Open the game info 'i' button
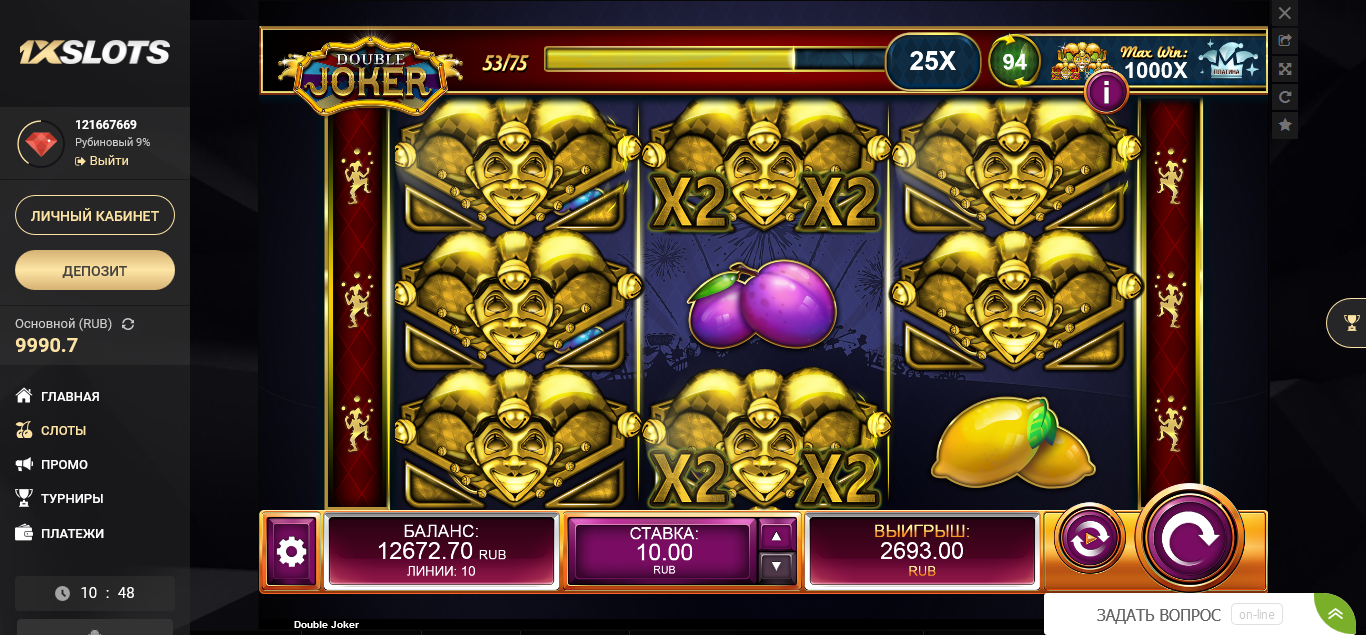 point(1106,93)
